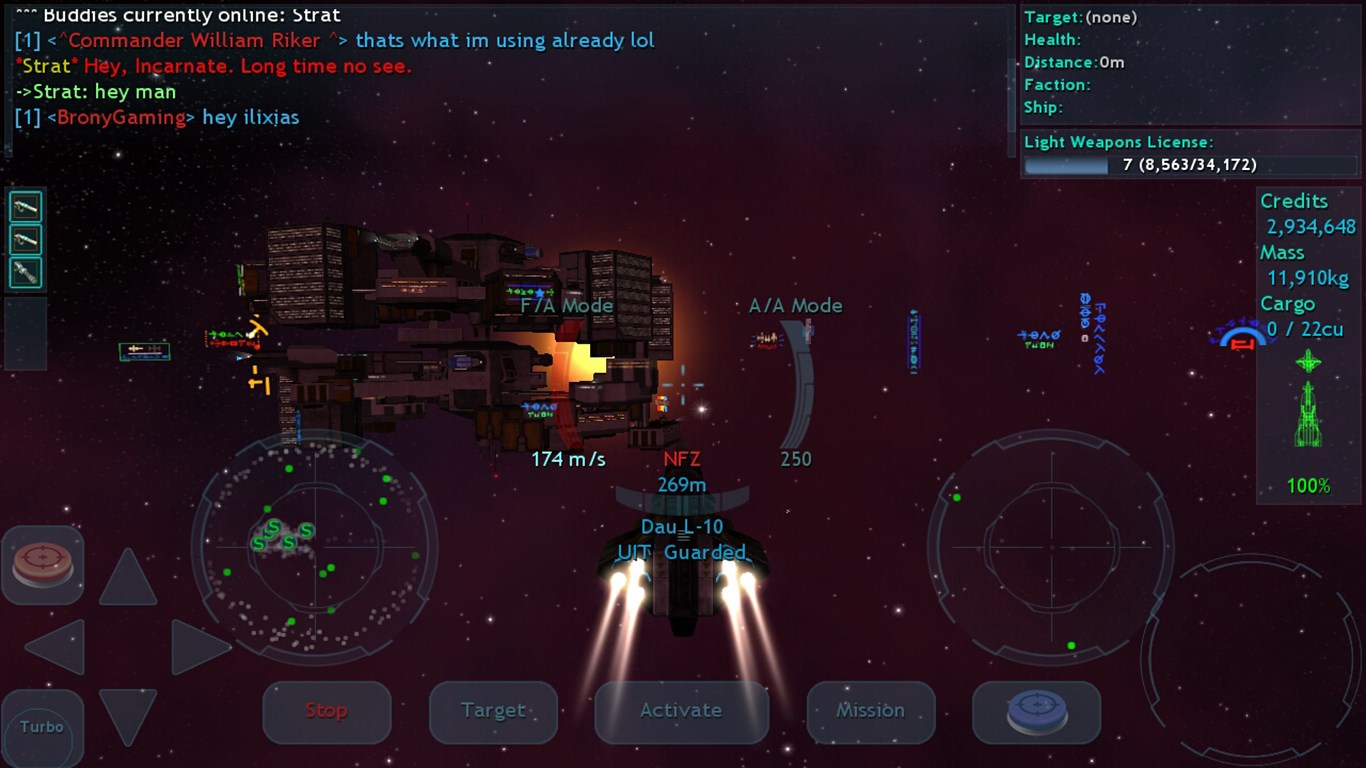
Task: Switch to A/A Mode
Action: [796, 305]
